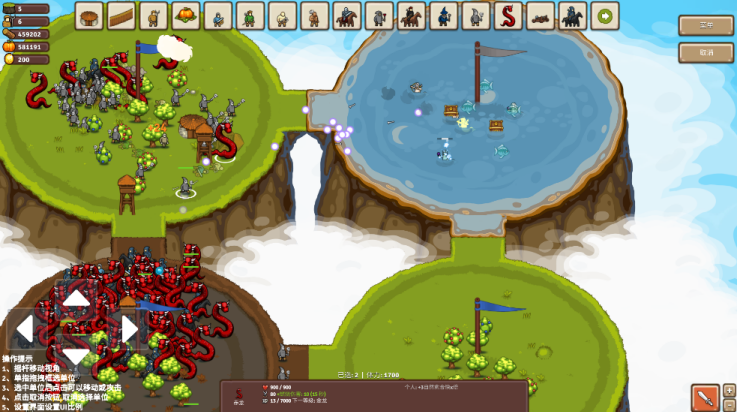Choose the wooden wall build icon
The height and width of the screenshot is (412, 737).
pos(121,15)
